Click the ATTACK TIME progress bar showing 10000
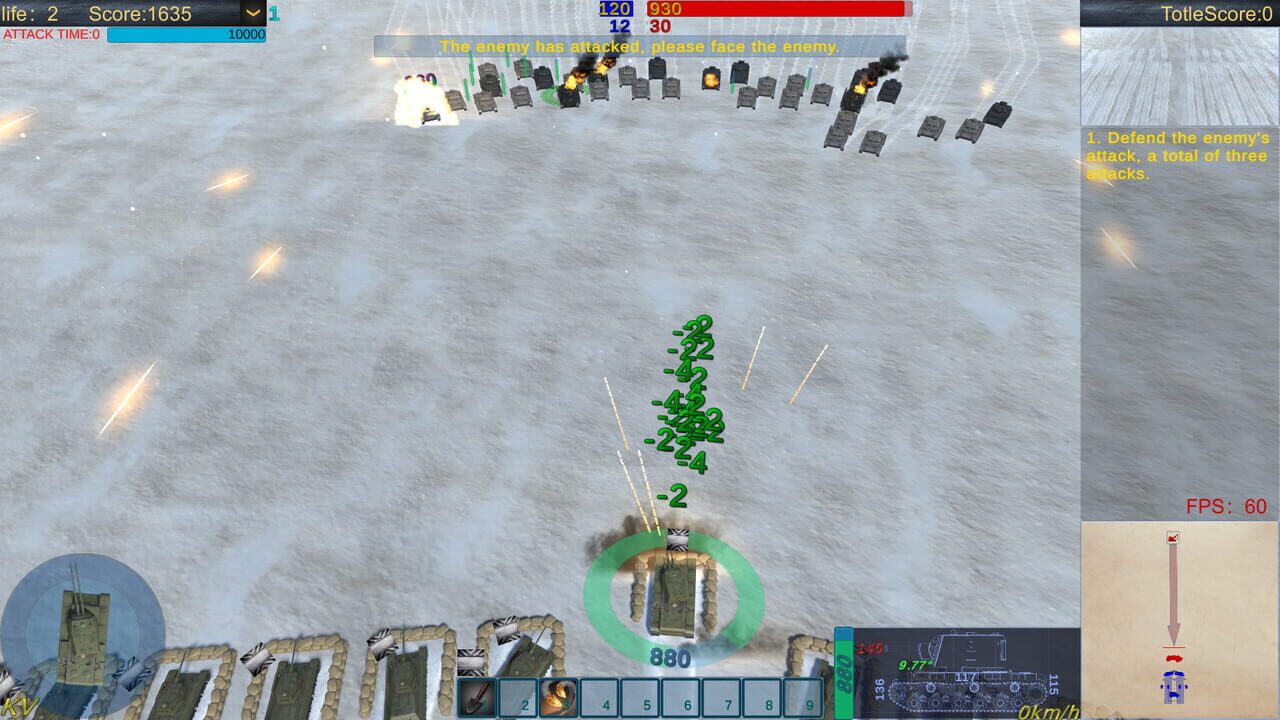The image size is (1280, 720). [185, 34]
